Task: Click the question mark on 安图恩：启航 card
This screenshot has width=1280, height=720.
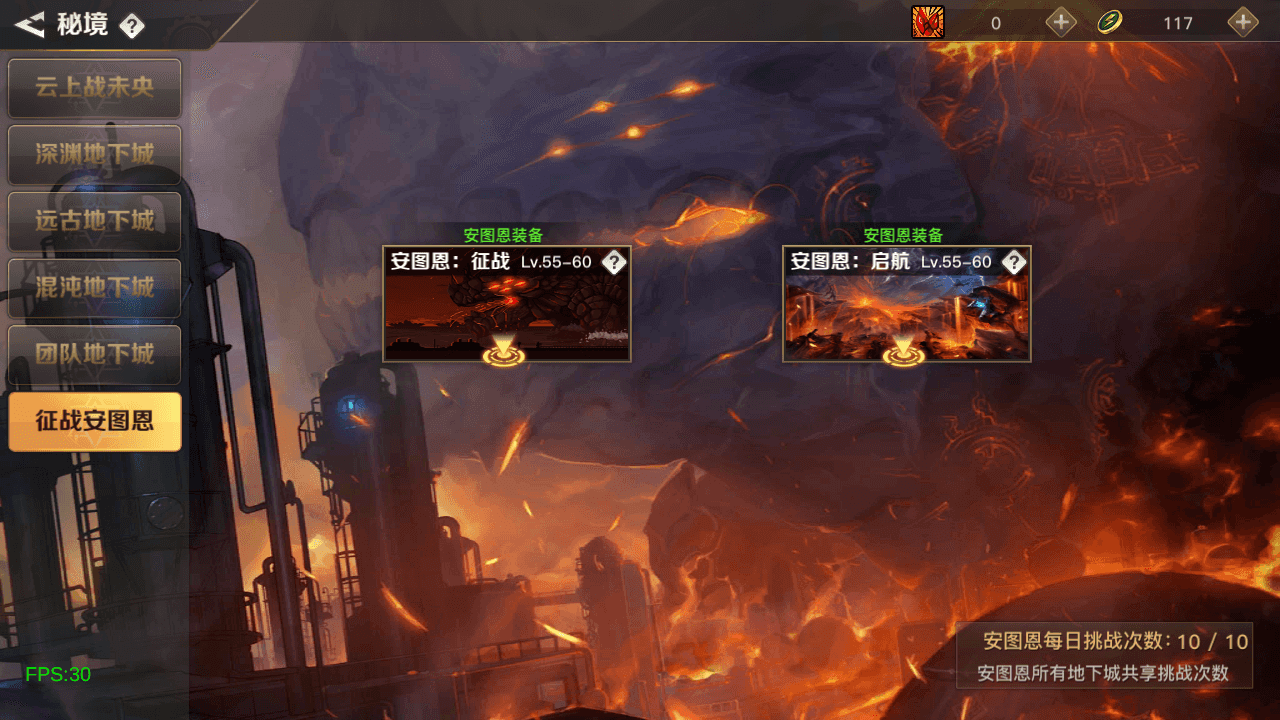Action: 1016,261
